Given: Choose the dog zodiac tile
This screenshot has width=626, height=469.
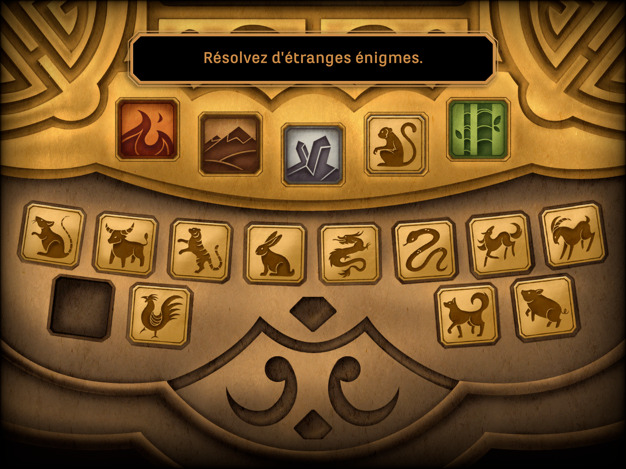Looking at the screenshot, I should click(x=467, y=315).
